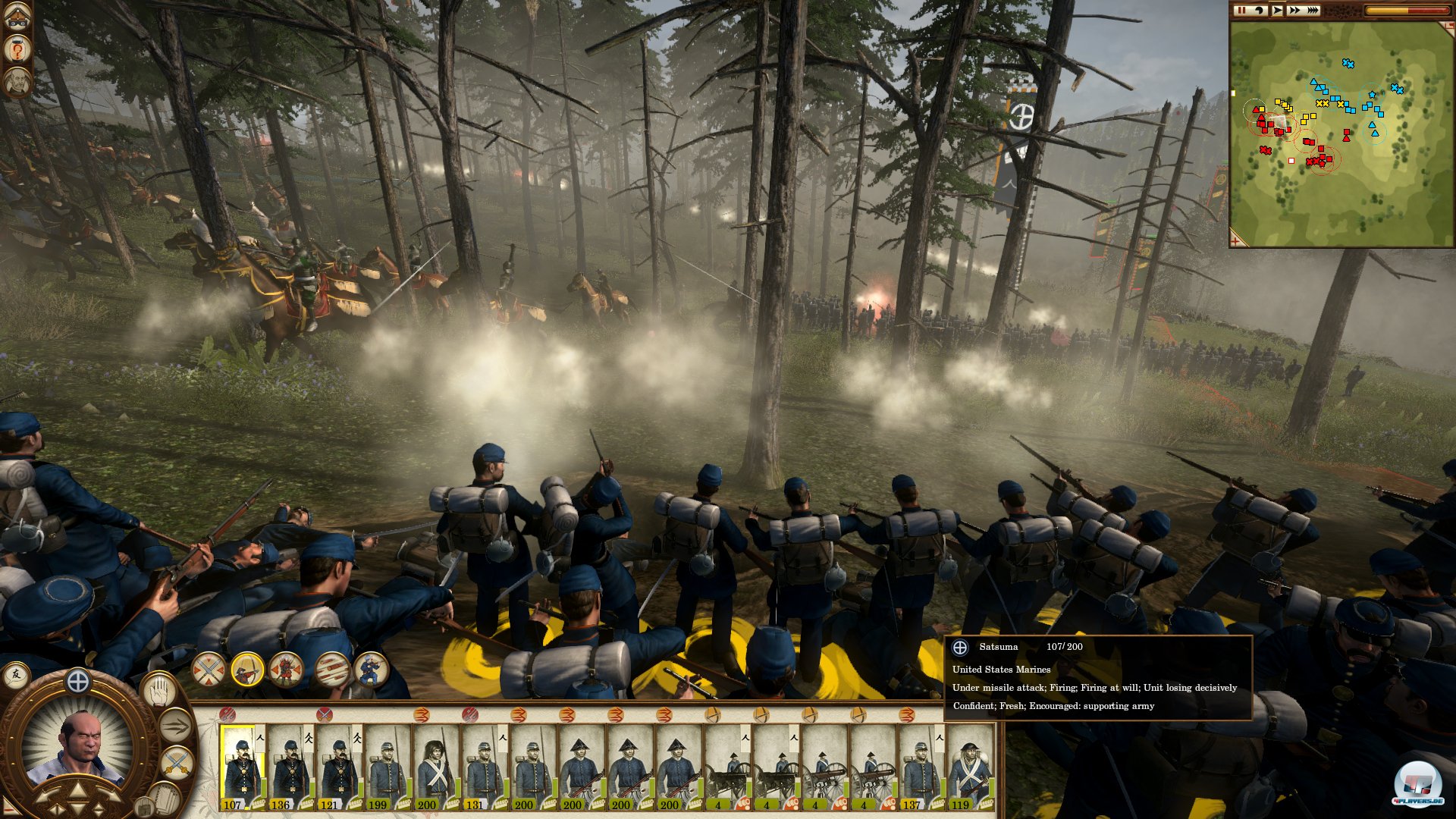Switch to double fast-forward speed

coord(1294,11)
